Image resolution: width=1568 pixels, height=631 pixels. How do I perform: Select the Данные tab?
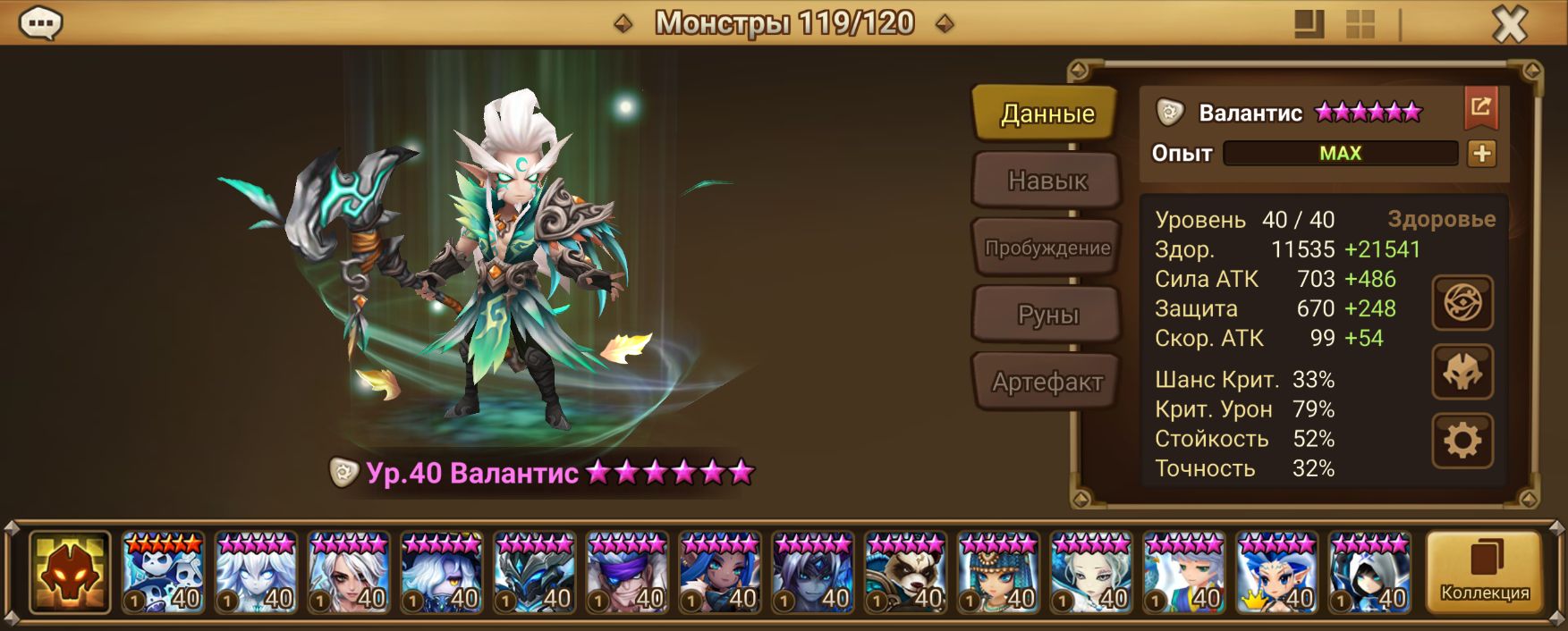tap(1047, 114)
